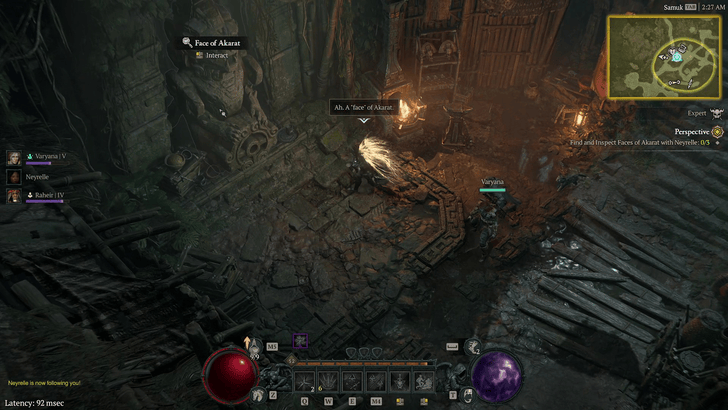Select Varyana's party portrait
This screenshot has width=728, height=410.
coord(14,157)
